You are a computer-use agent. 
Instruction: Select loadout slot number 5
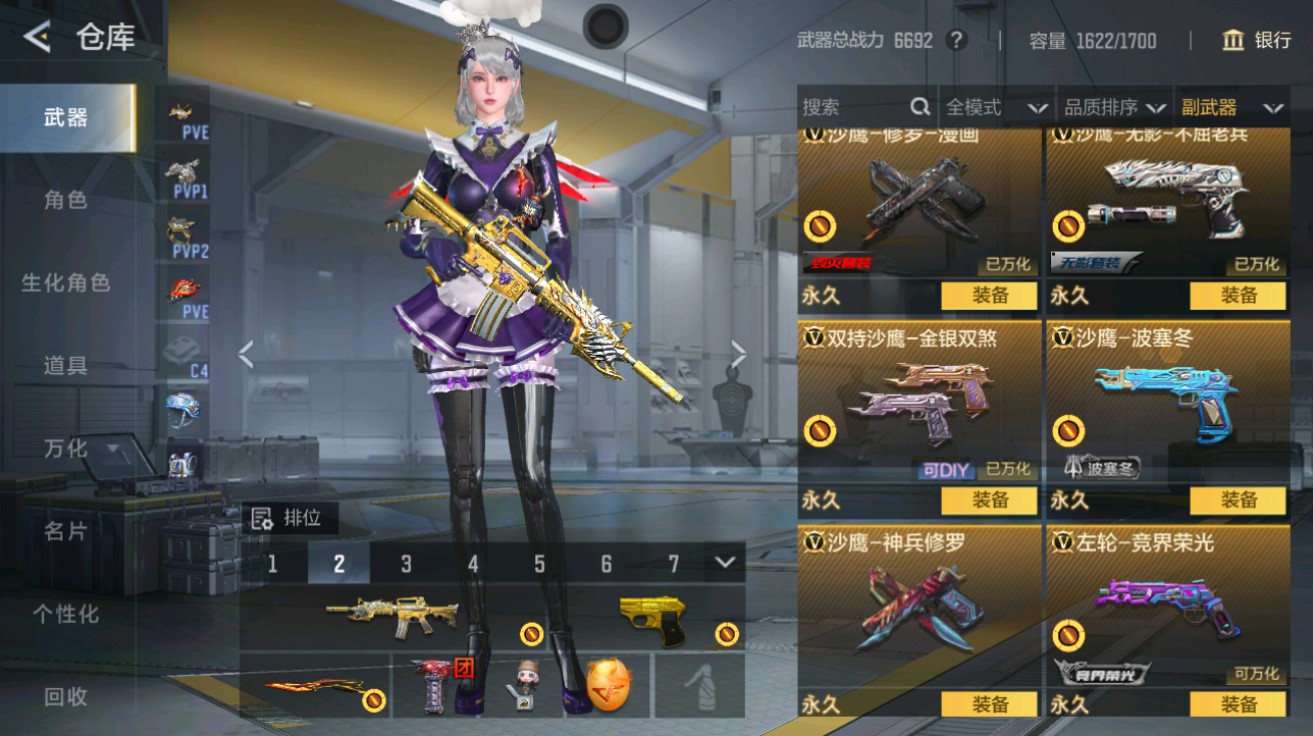pyautogui.click(x=539, y=564)
